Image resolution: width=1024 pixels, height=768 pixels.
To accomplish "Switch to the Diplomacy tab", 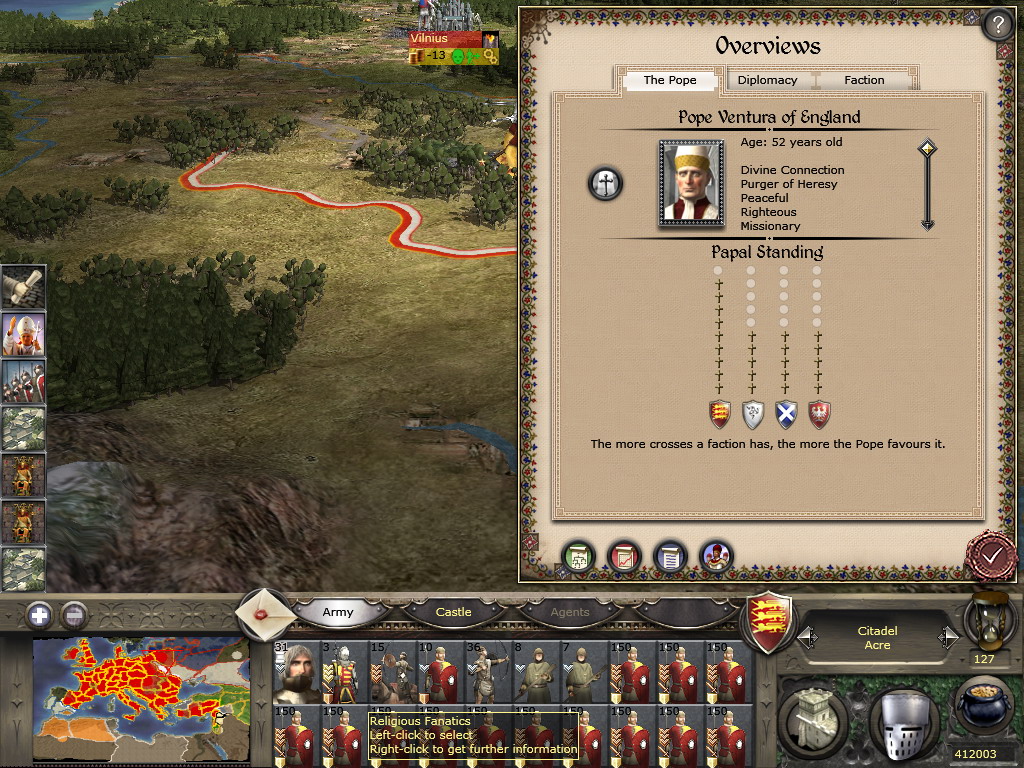I will coord(767,80).
